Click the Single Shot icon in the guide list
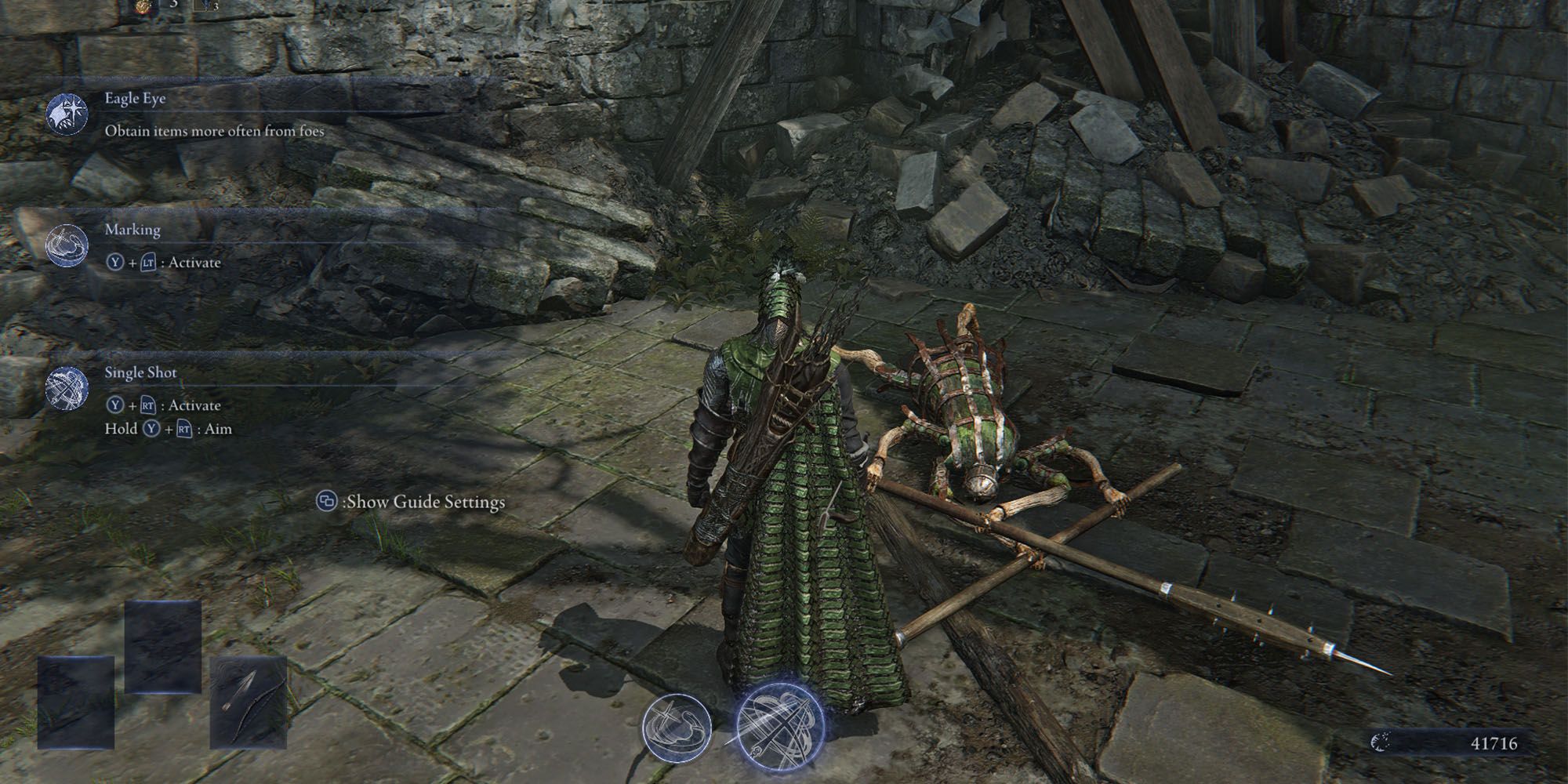 point(67,389)
